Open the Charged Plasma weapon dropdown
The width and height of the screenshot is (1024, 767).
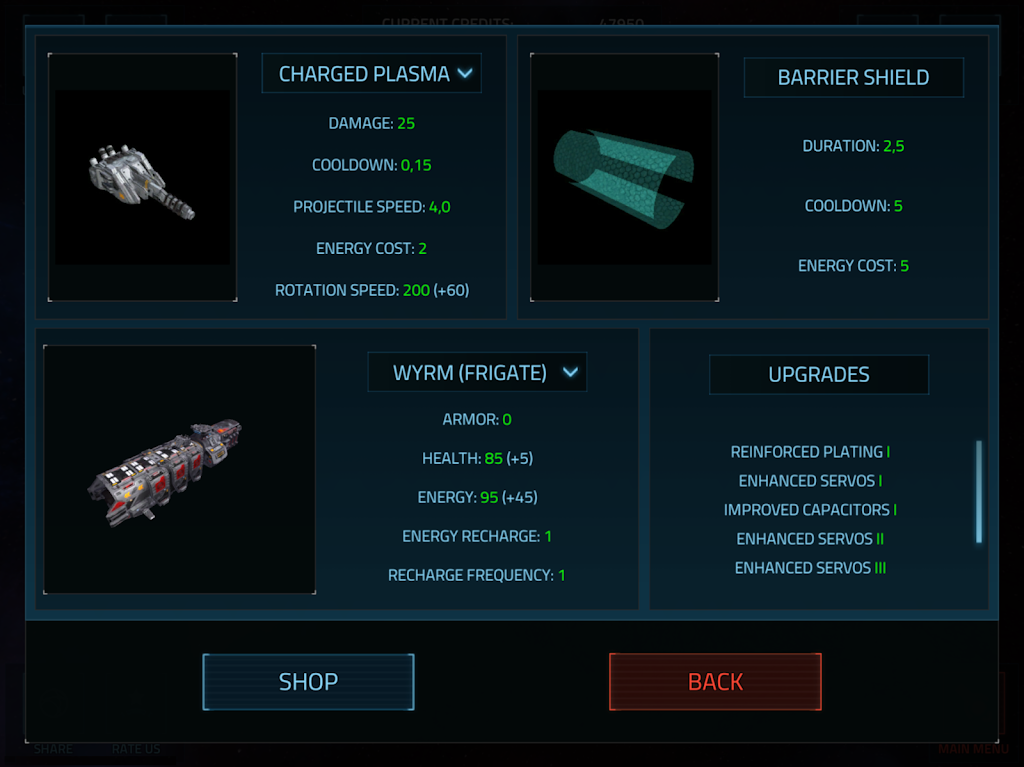371,74
